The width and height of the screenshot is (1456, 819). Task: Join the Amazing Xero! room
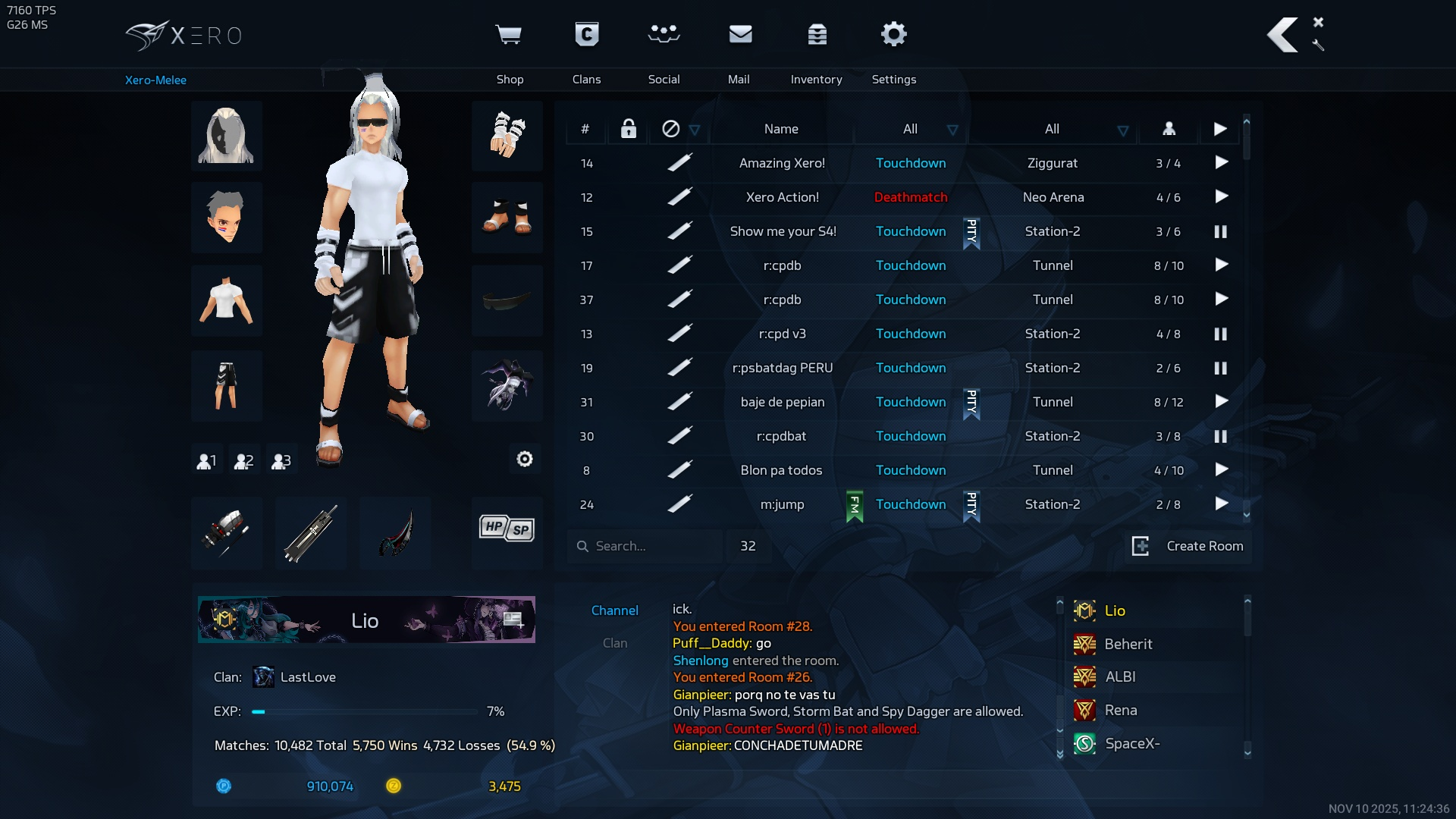tap(1221, 163)
